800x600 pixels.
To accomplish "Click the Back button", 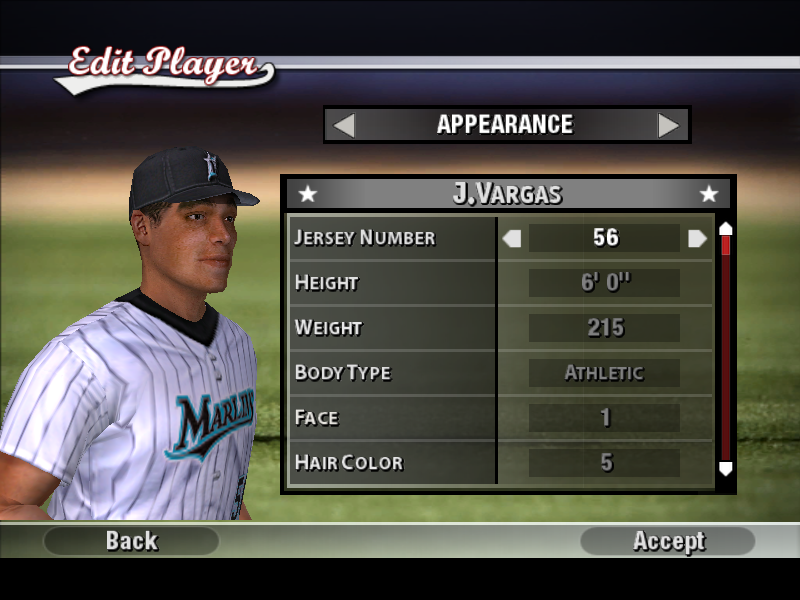I will [x=131, y=541].
